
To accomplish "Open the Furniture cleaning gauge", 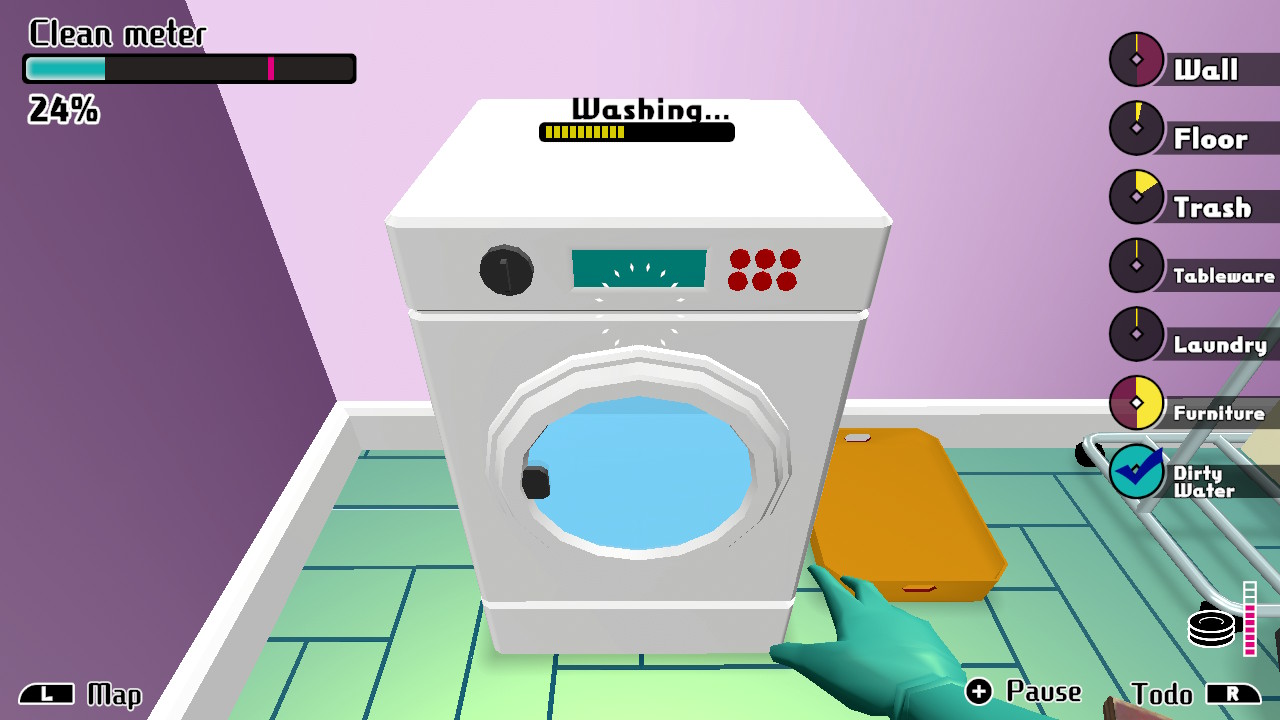I will [1136, 403].
